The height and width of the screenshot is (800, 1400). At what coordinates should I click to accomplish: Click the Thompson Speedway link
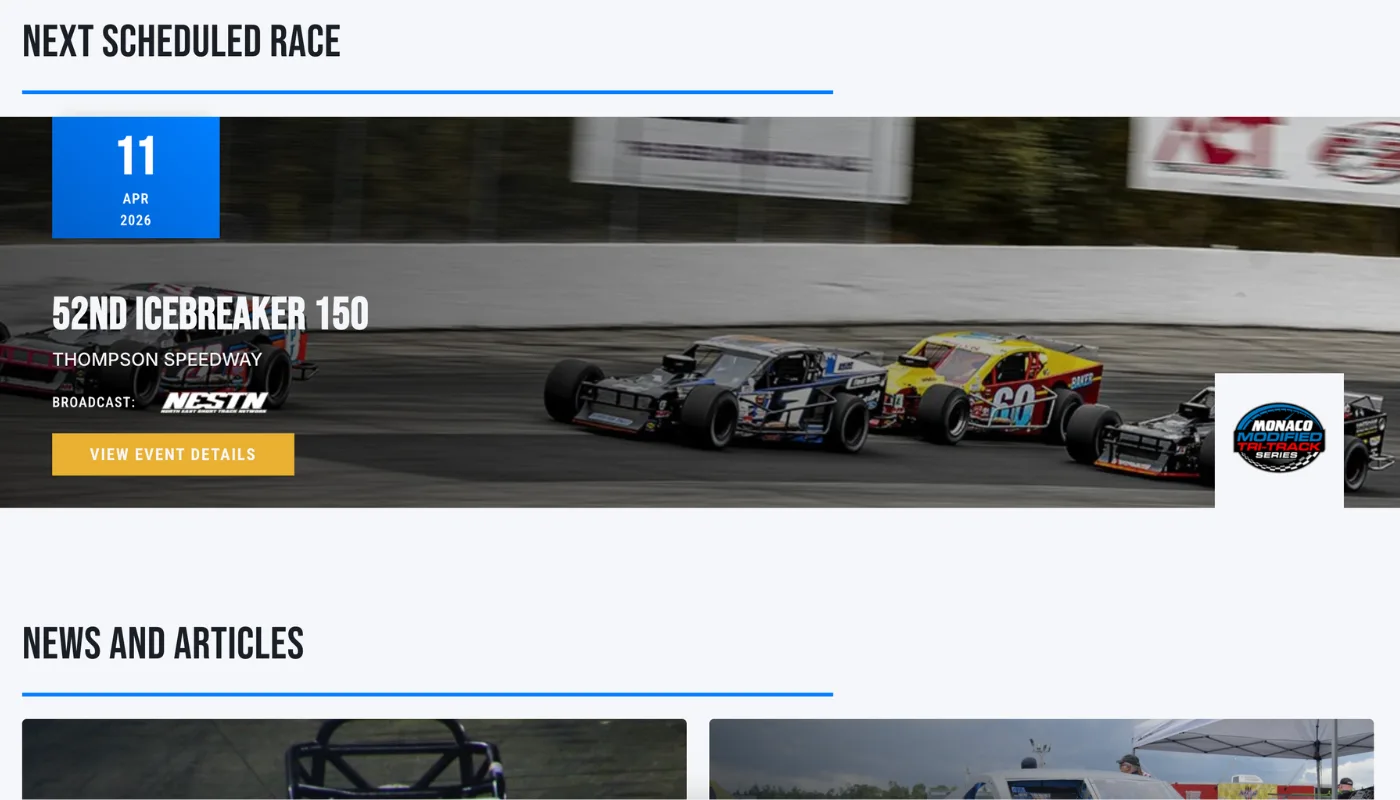tap(156, 359)
